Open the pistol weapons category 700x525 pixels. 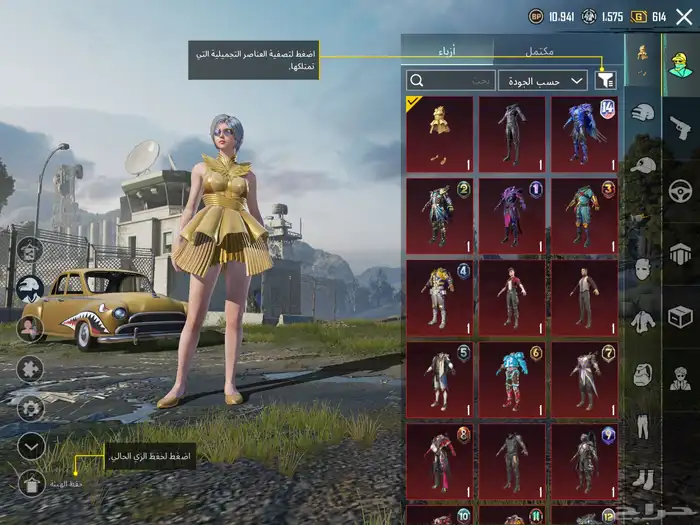tap(680, 127)
